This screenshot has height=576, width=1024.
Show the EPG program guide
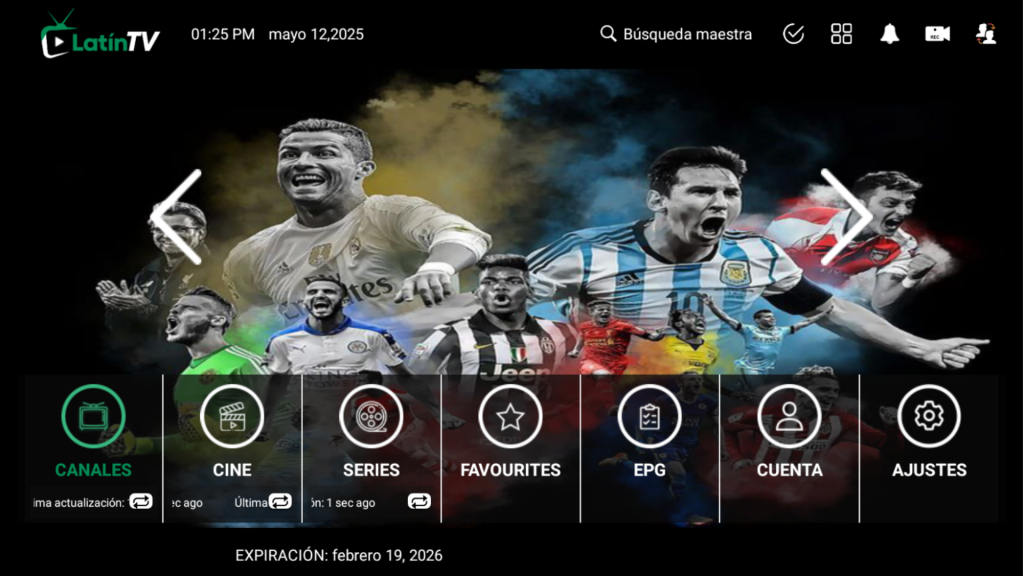(x=649, y=430)
